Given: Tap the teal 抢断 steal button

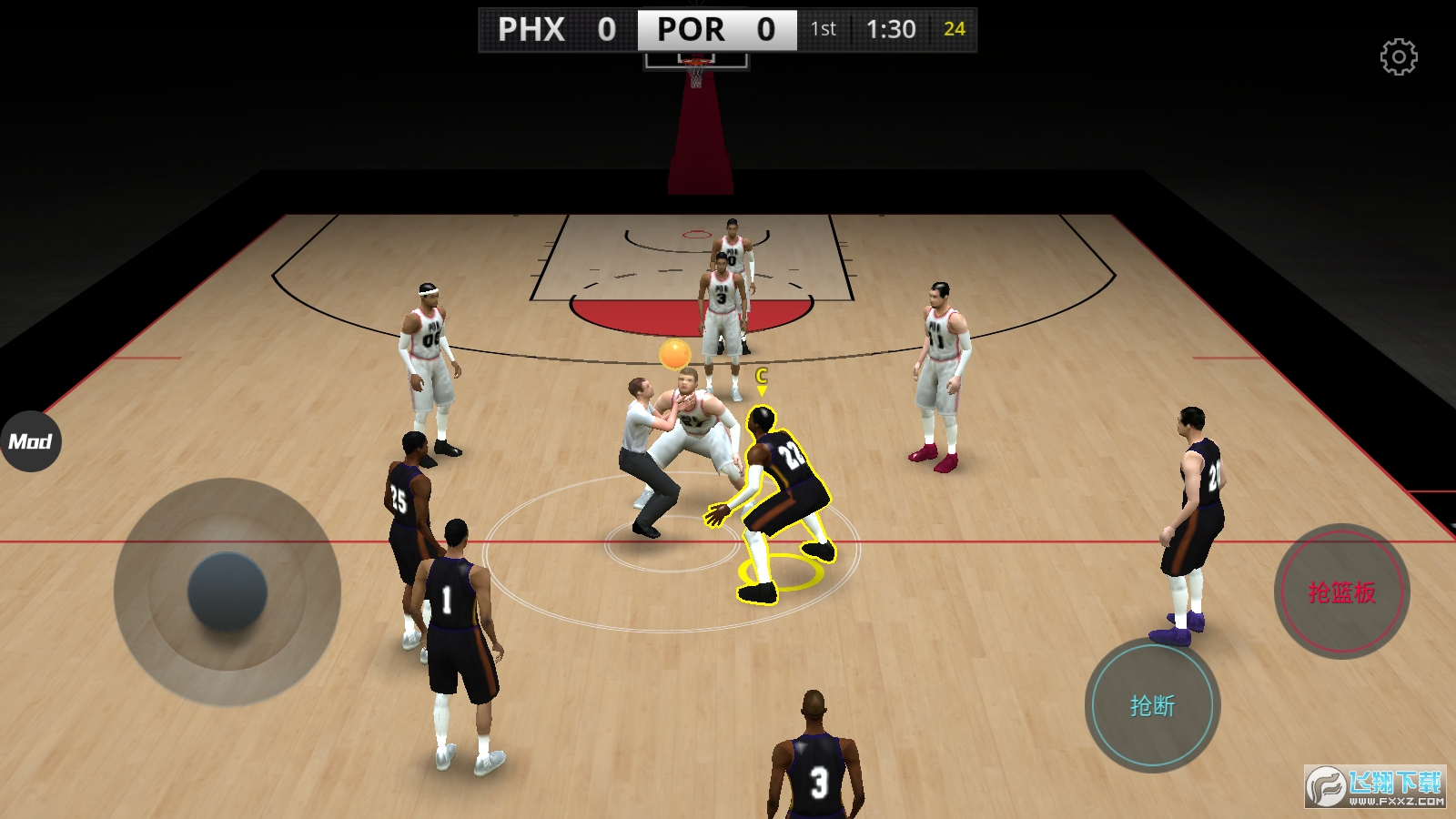Looking at the screenshot, I should click(1152, 705).
